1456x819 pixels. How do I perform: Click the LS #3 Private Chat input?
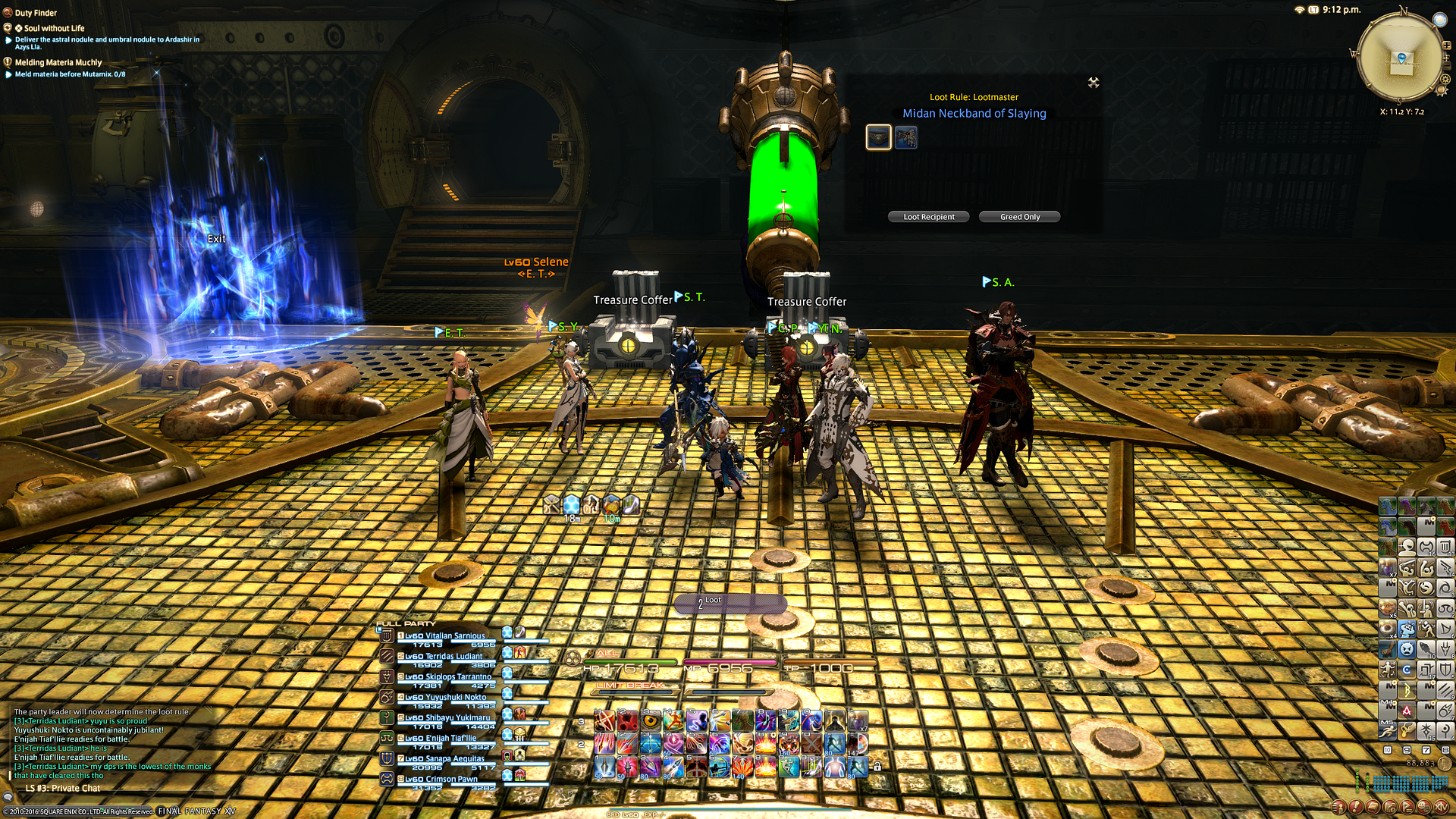click(x=63, y=789)
